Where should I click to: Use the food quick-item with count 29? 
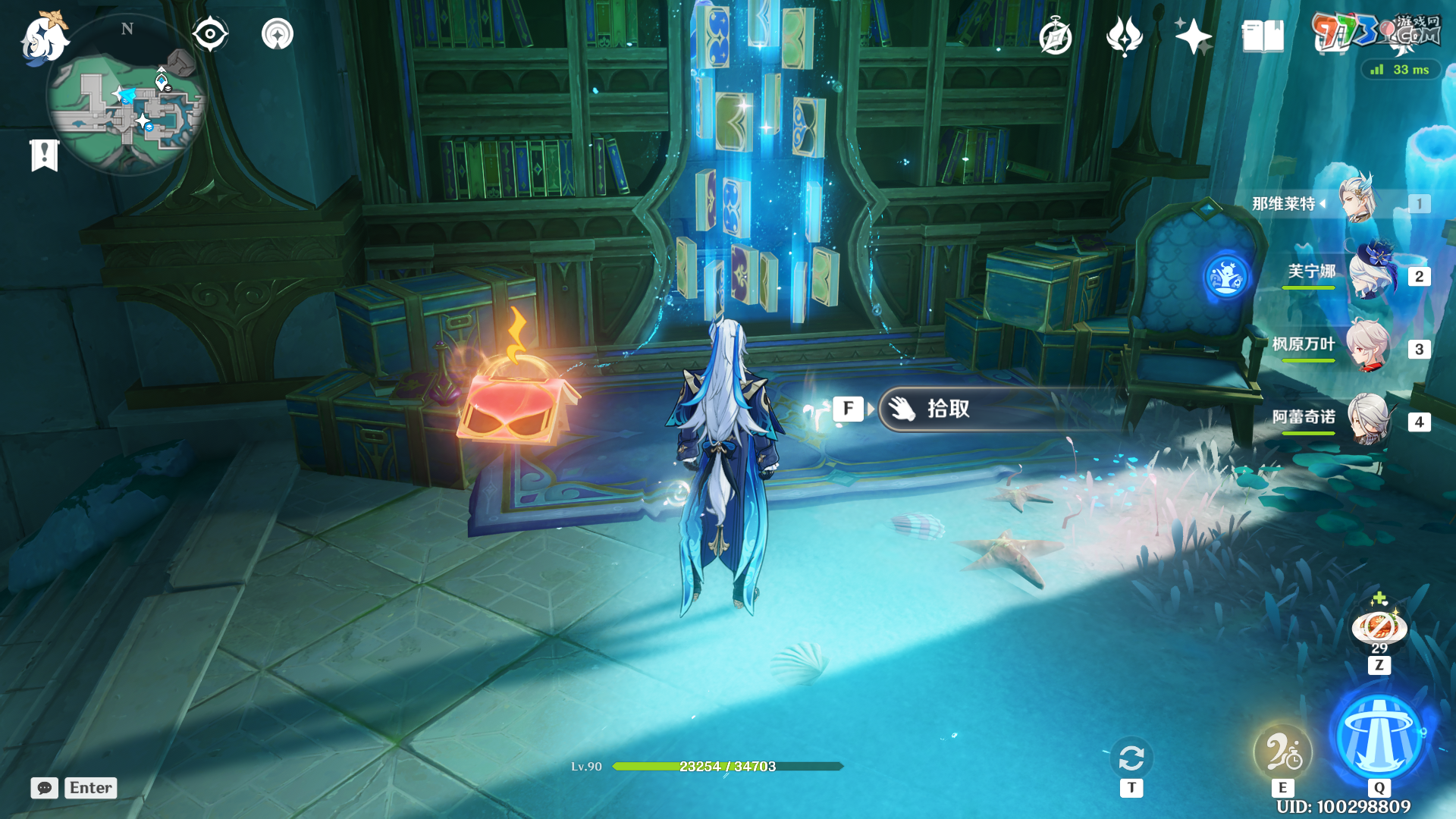pos(1379,628)
